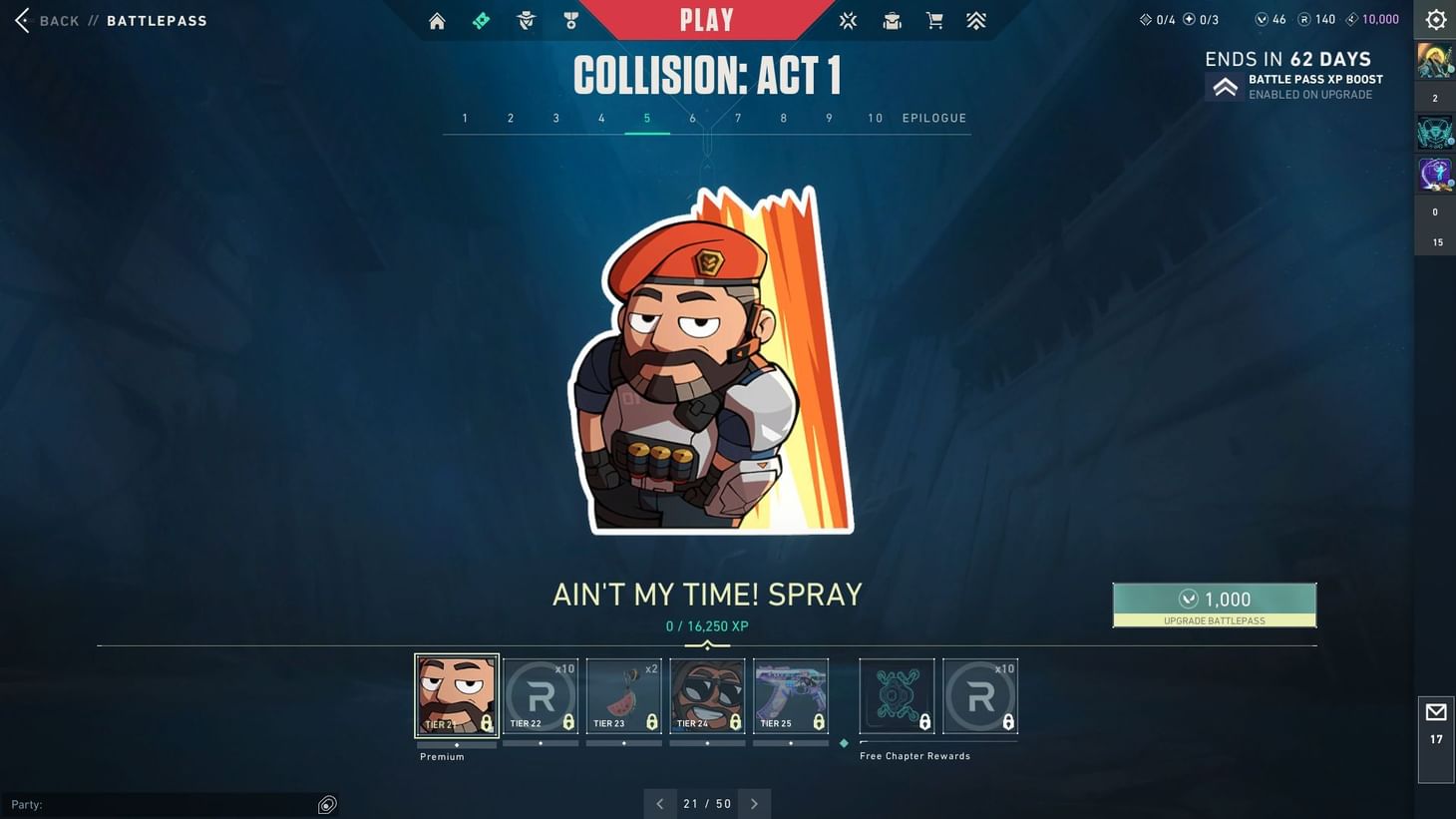Select the Tier 21 spray reward thumbnail
This screenshot has height=819, width=1456.
(456, 694)
